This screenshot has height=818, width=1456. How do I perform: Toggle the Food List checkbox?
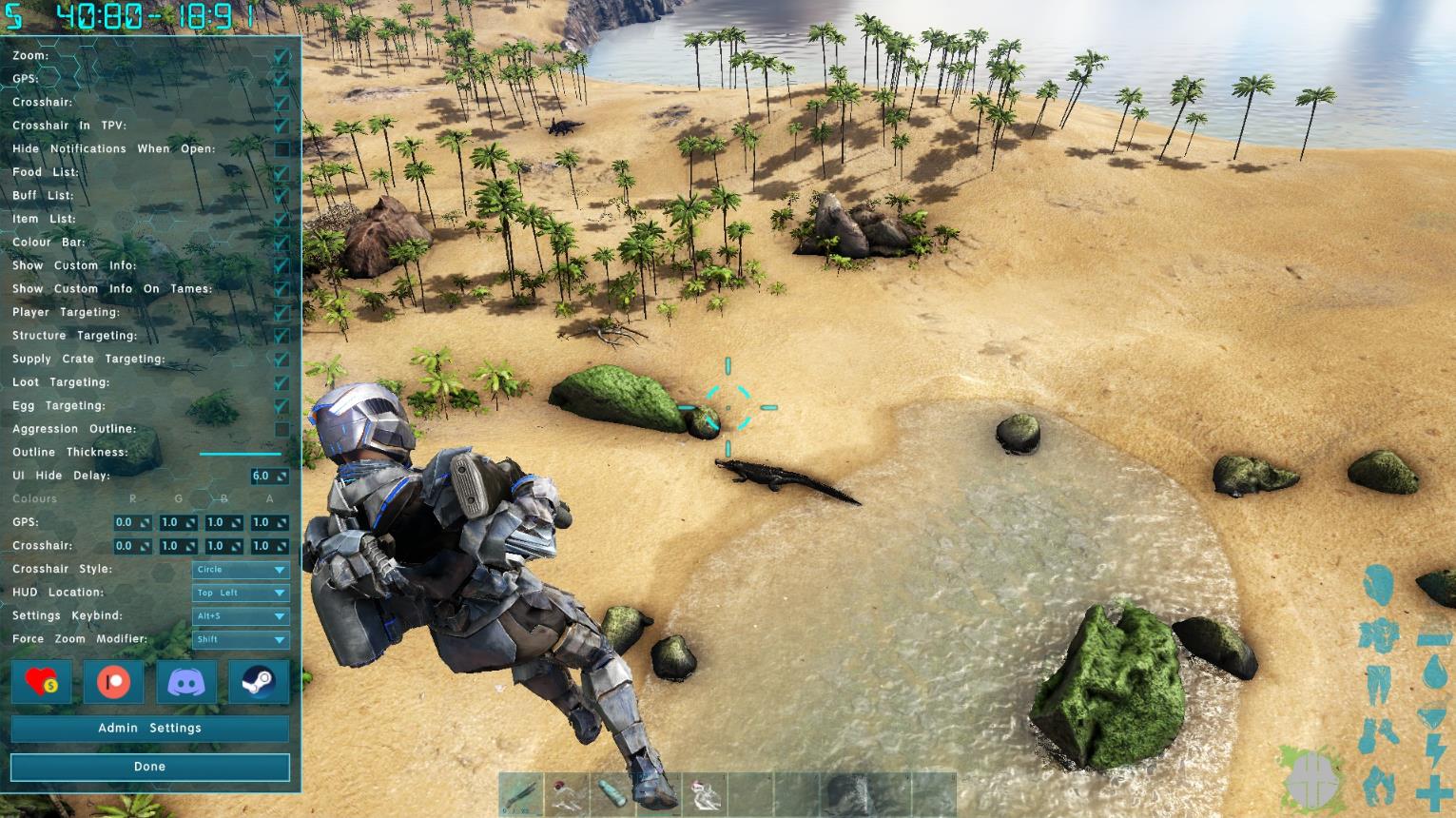pyautogui.click(x=281, y=173)
